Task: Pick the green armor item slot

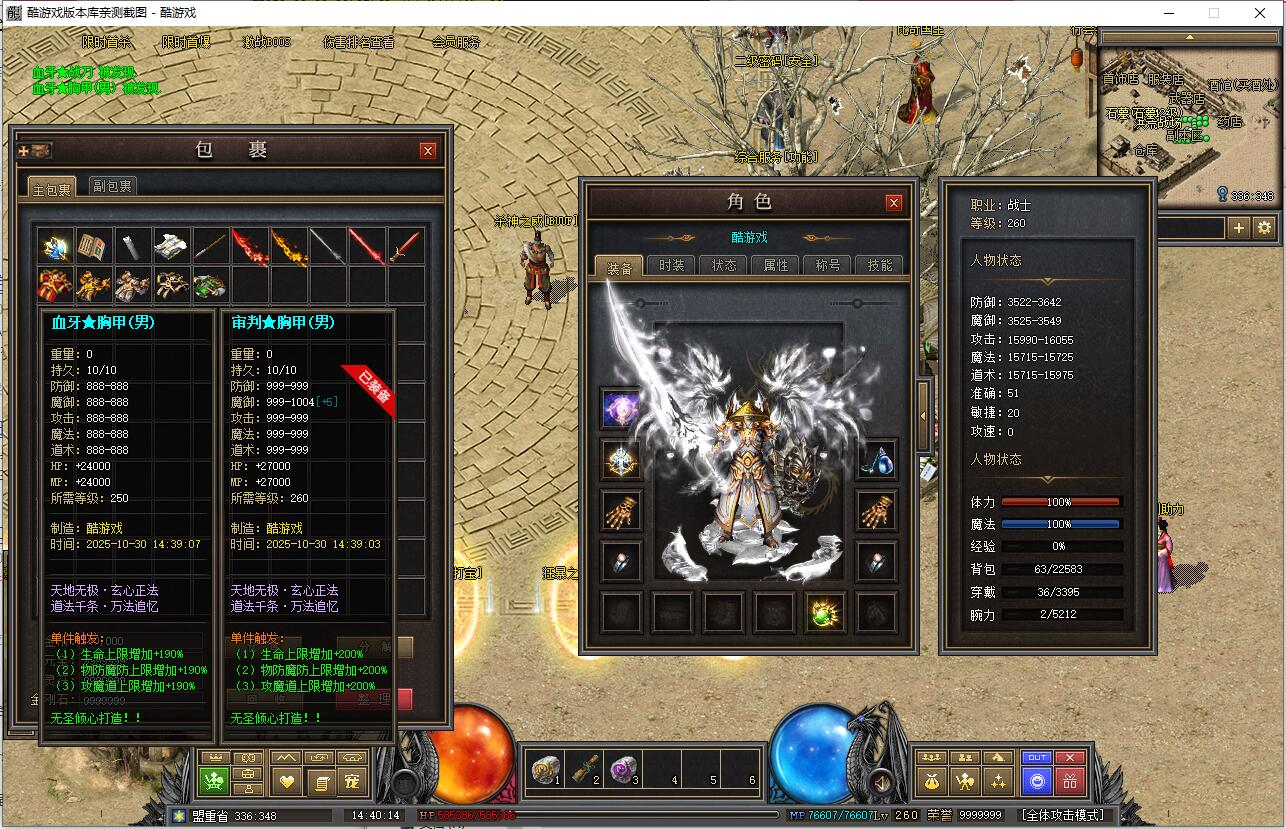Action: pos(210,285)
